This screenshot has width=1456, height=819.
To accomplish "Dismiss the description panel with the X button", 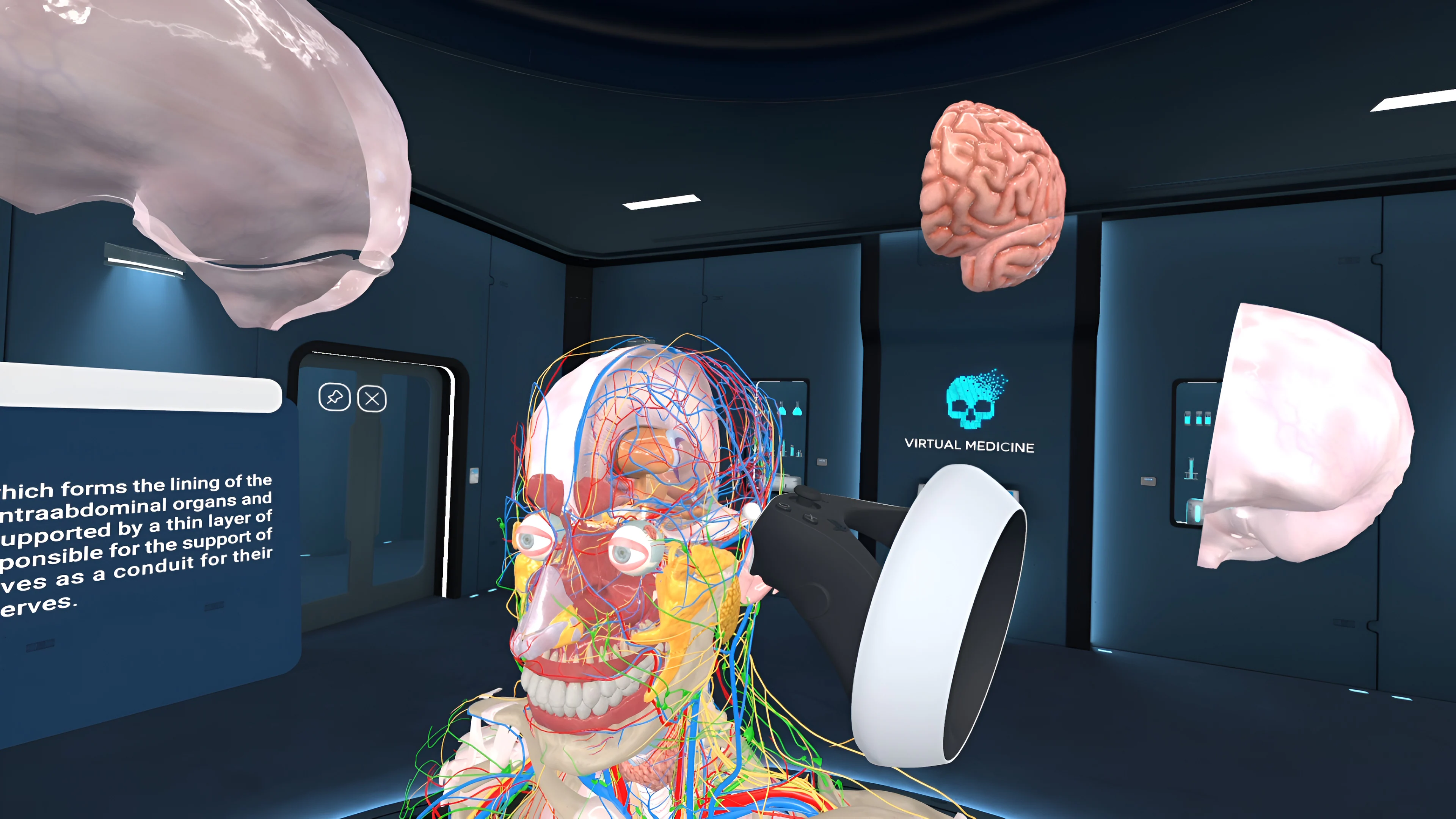I will pyautogui.click(x=372, y=399).
